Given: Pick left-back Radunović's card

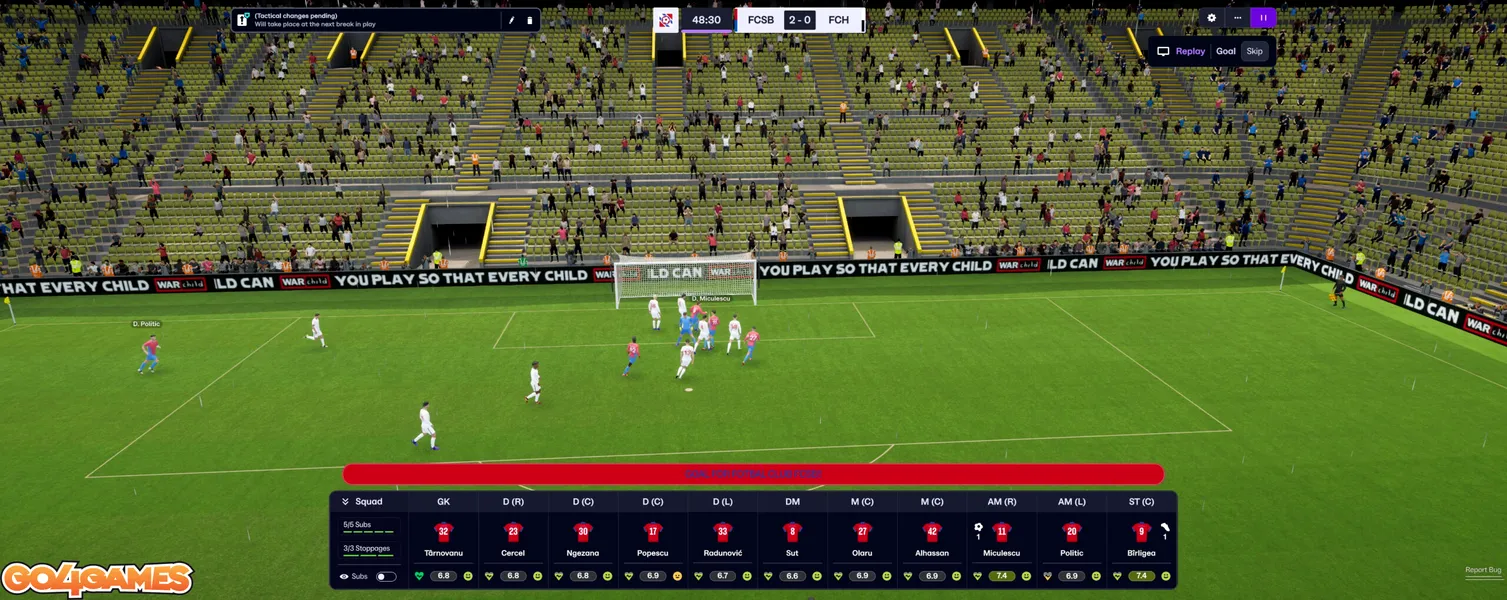Looking at the screenshot, I should tap(722, 540).
